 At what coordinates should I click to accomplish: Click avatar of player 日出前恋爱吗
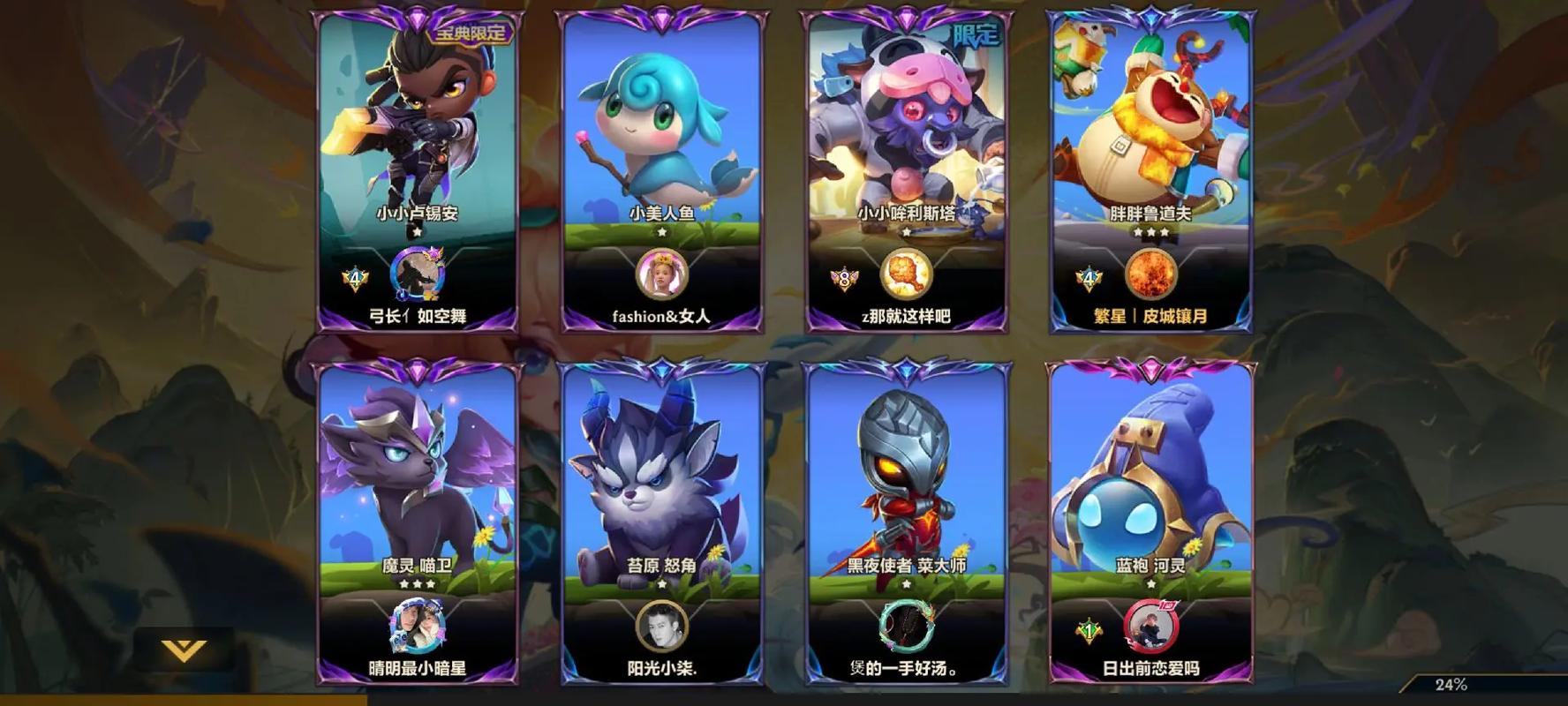(x=1151, y=627)
